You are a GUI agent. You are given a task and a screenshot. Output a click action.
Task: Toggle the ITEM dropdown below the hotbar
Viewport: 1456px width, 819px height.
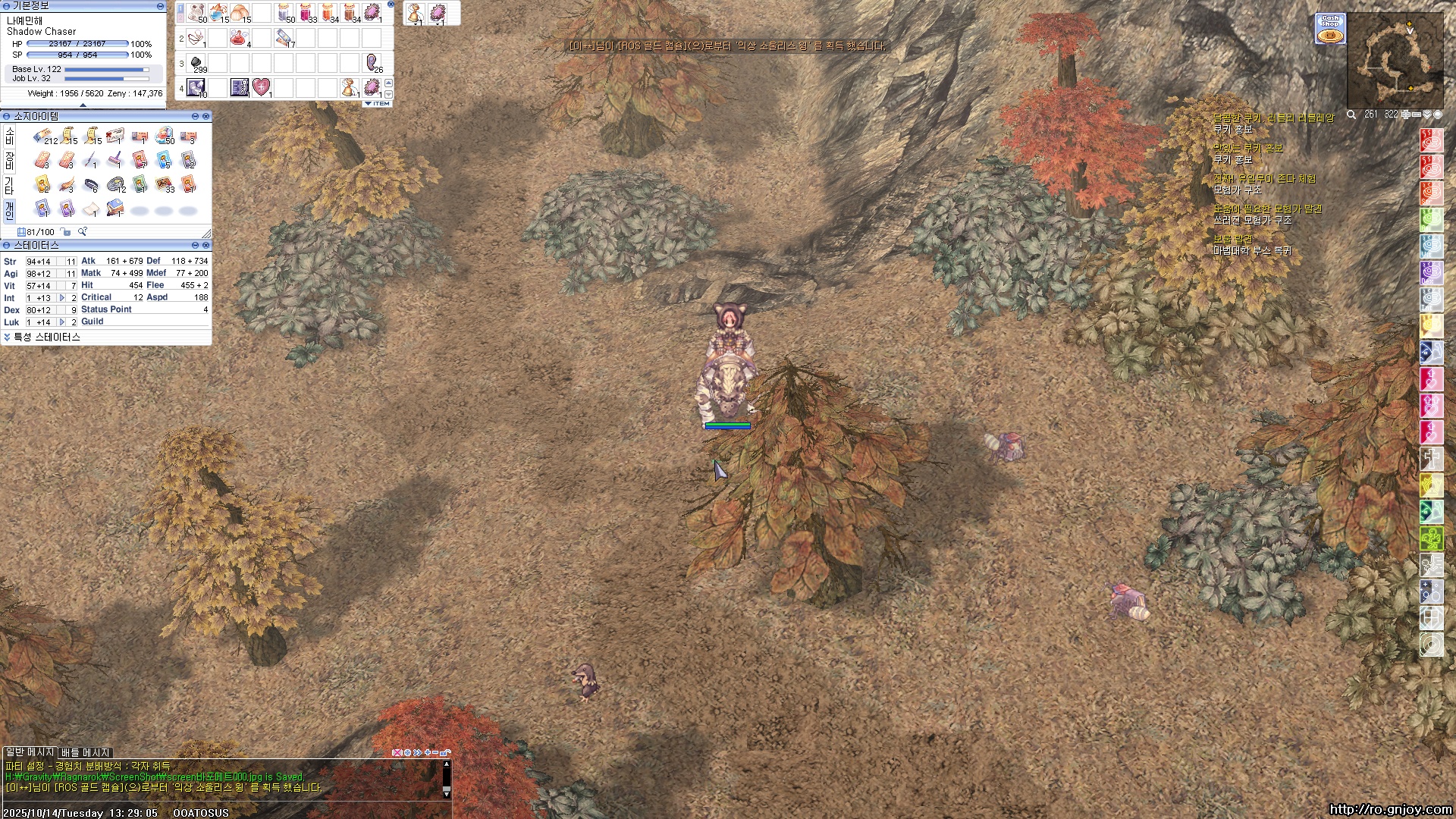pyautogui.click(x=378, y=104)
